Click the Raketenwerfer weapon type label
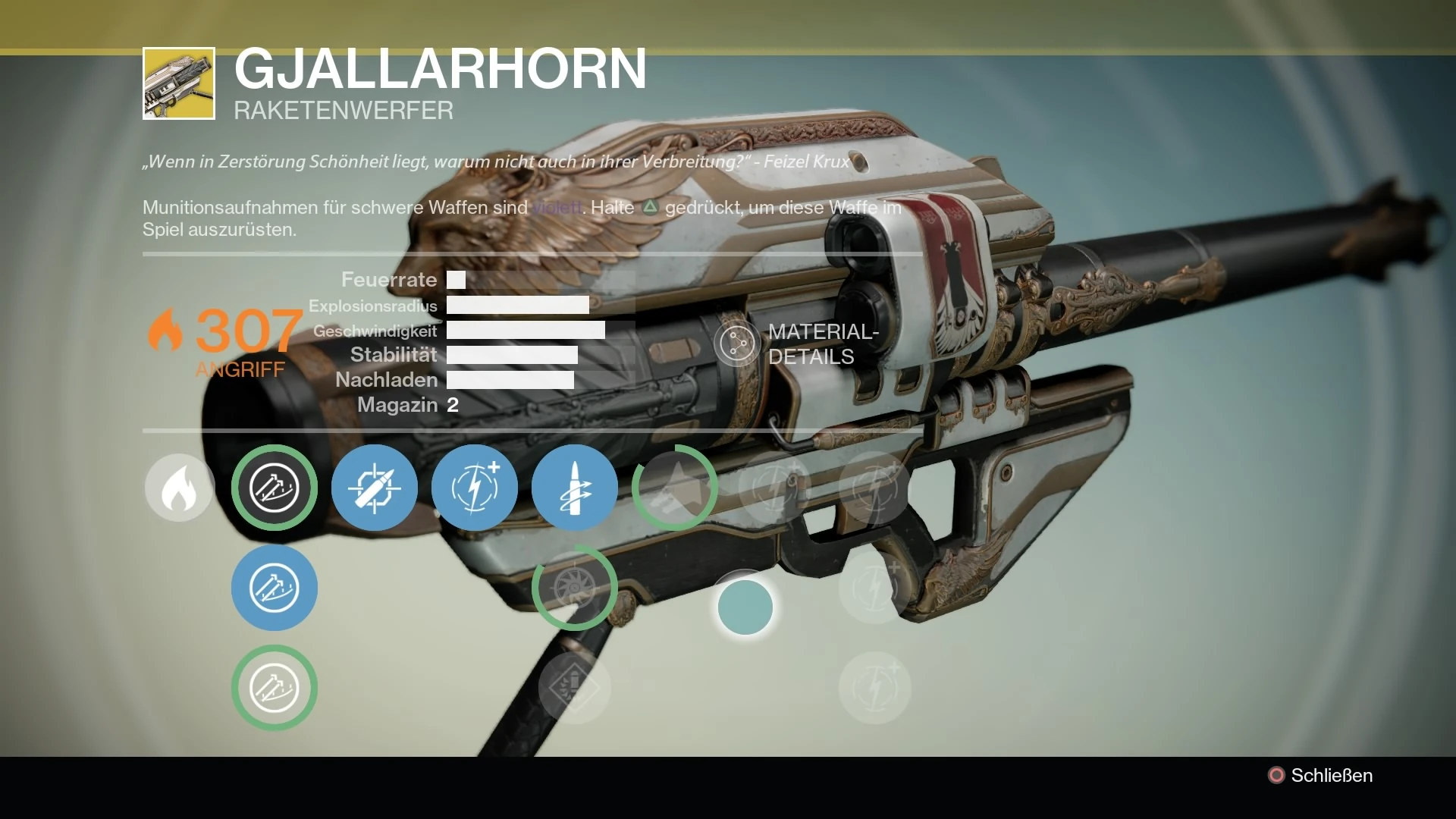The image size is (1456, 819). 343,111
